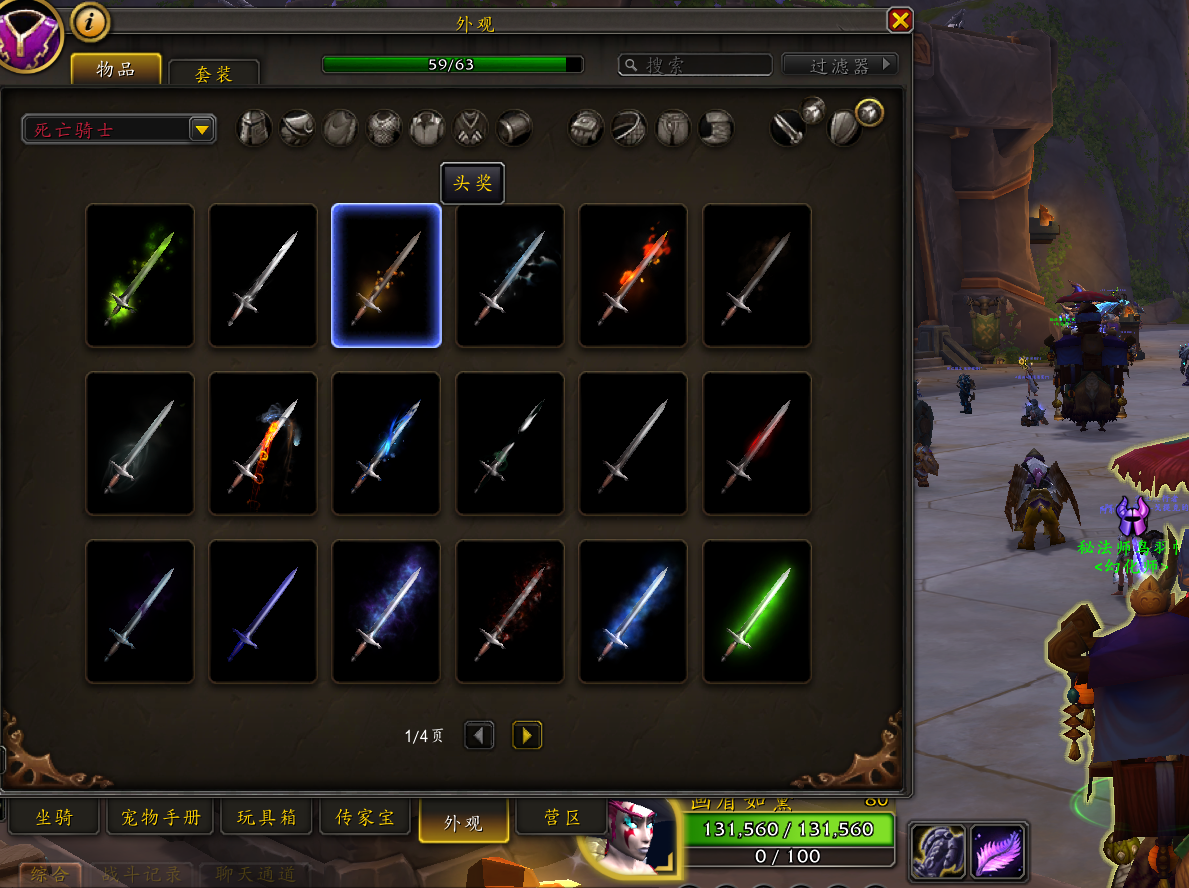Go to the next page of appearances
Screen dimensions: 1189x888
527,736
